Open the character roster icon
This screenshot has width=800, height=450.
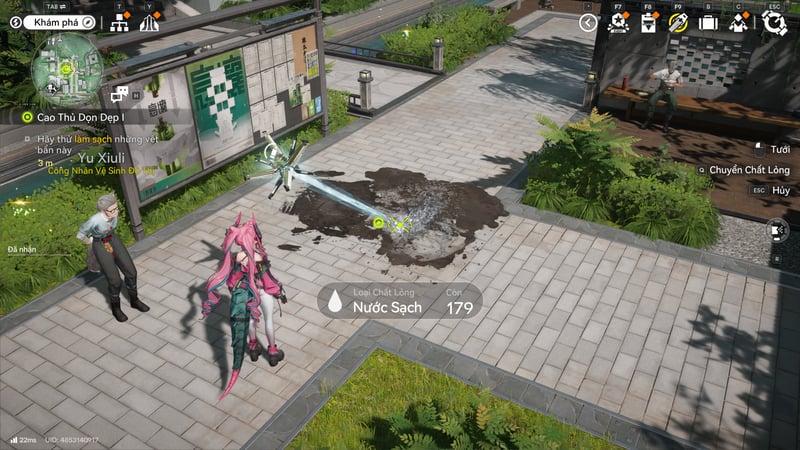(738, 22)
